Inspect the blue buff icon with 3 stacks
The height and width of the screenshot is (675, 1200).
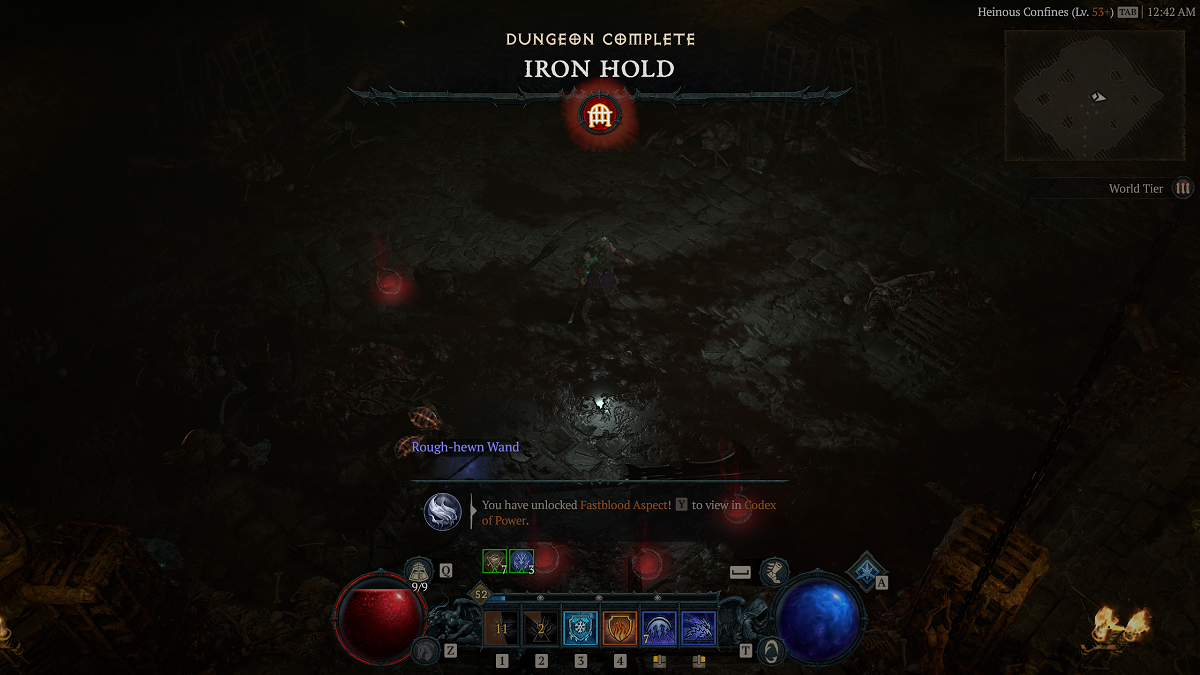pos(522,561)
